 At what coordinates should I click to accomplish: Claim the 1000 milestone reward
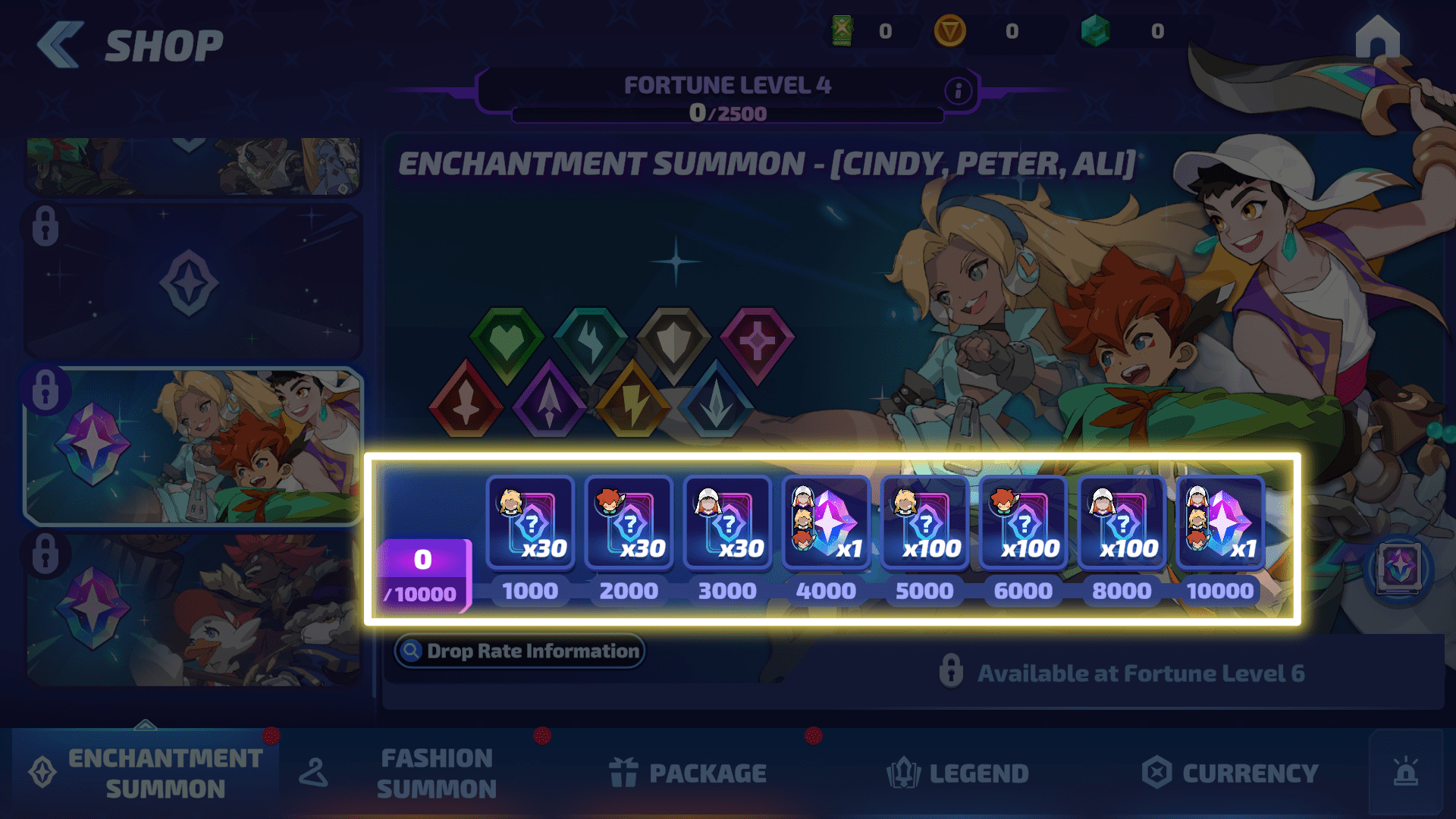pyautogui.click(x=530, y=522)
